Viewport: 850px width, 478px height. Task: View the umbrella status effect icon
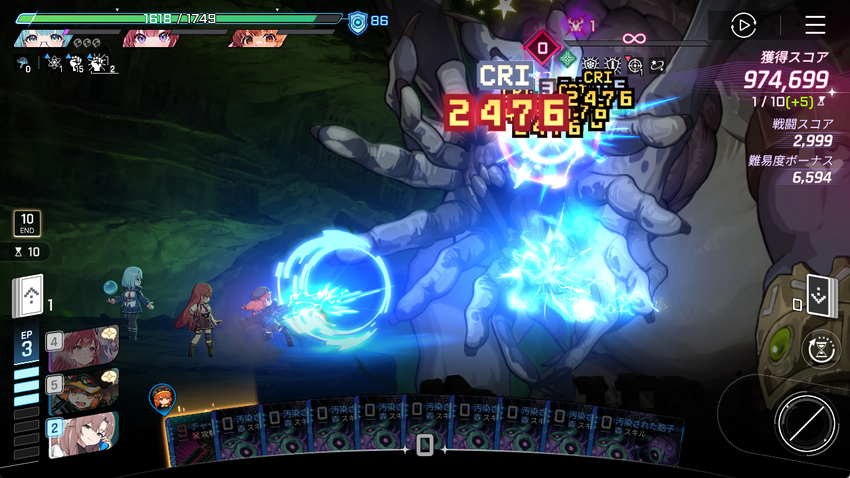(x=22, y=64)
